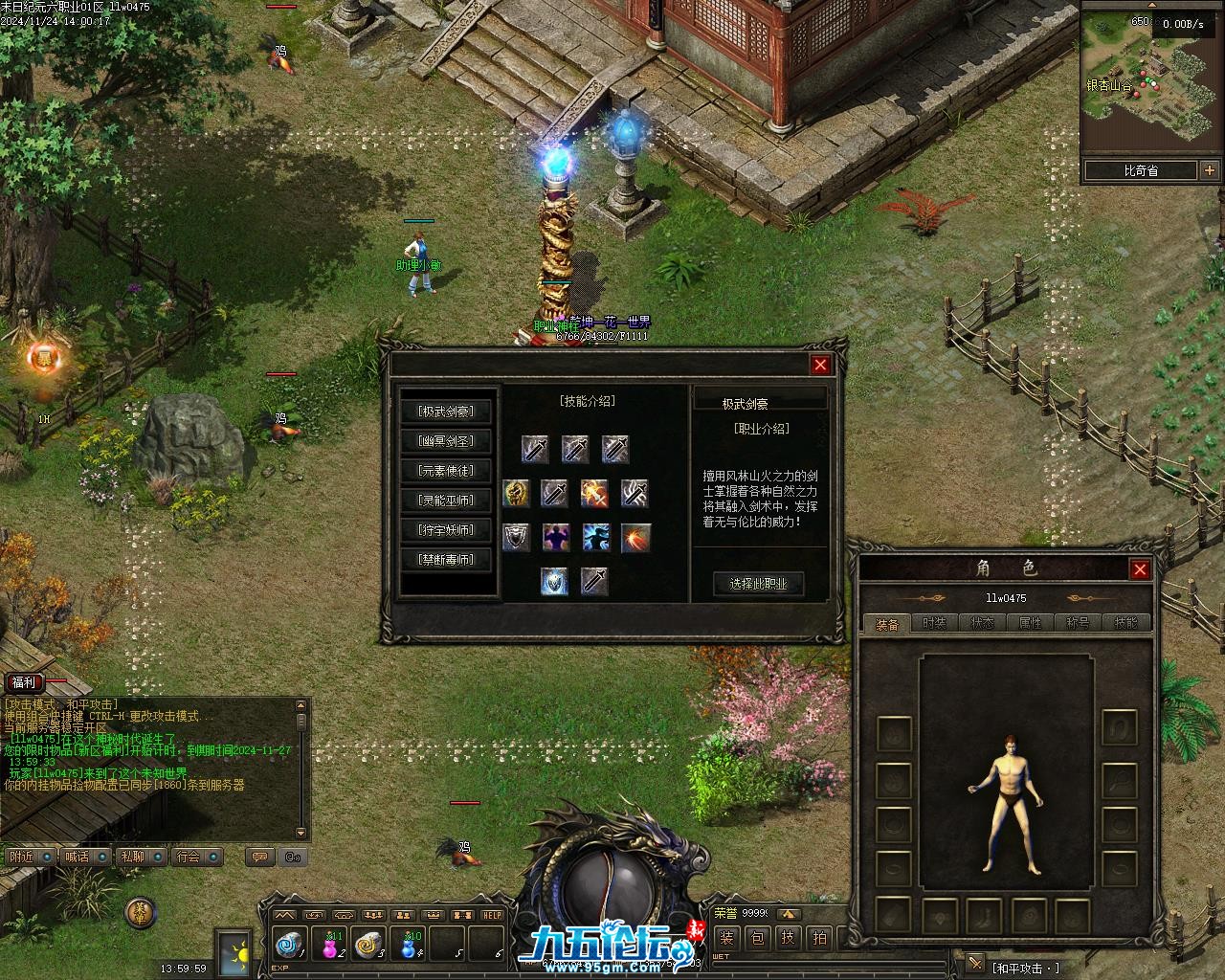The image size is (1225, 980).
Task: Choose the 幽冥剑圣 class entry
Action: coord(446,441)
